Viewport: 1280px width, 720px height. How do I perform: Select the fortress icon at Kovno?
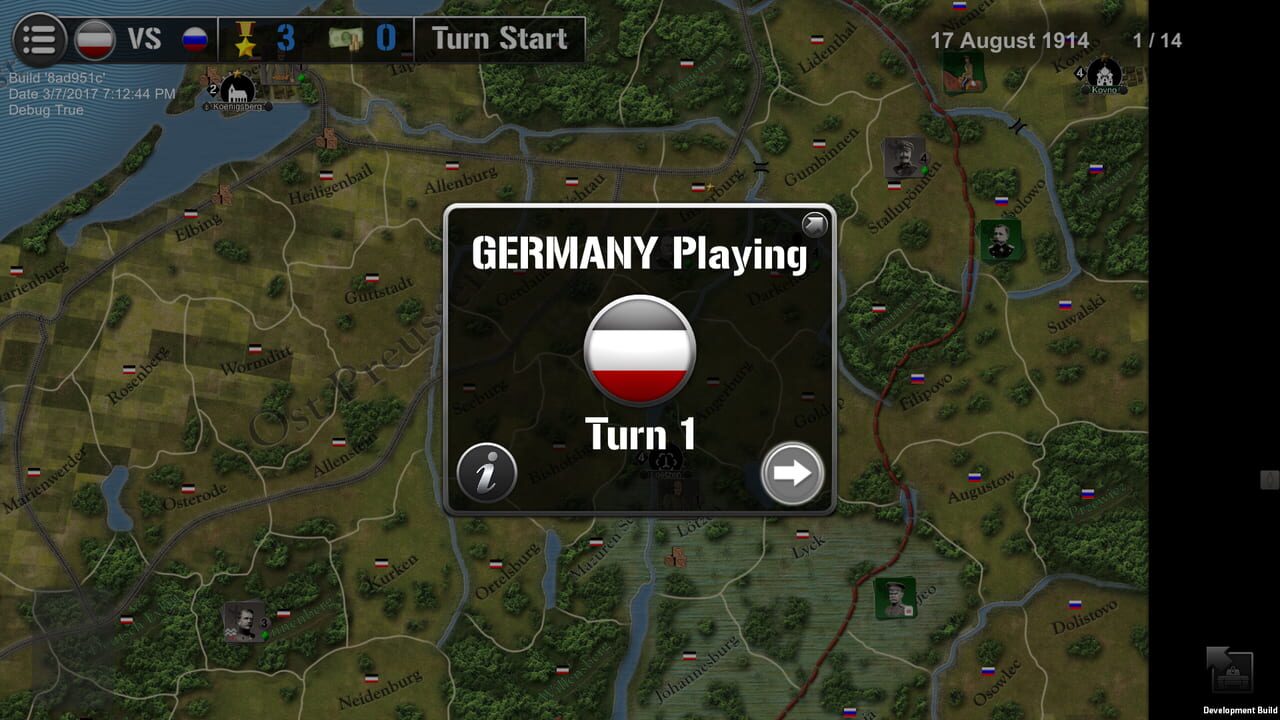pyautogui.click(x=1105, y=75)
